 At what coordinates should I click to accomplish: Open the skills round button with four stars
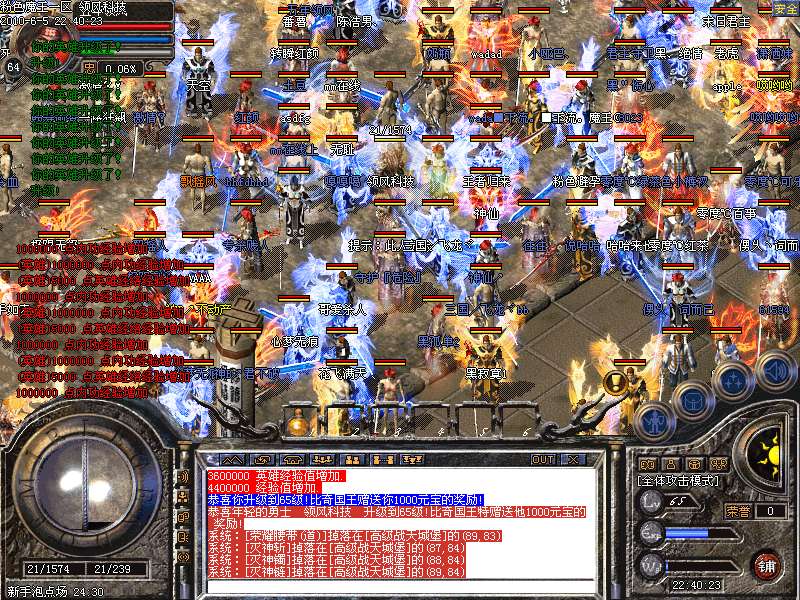point(733,381)
